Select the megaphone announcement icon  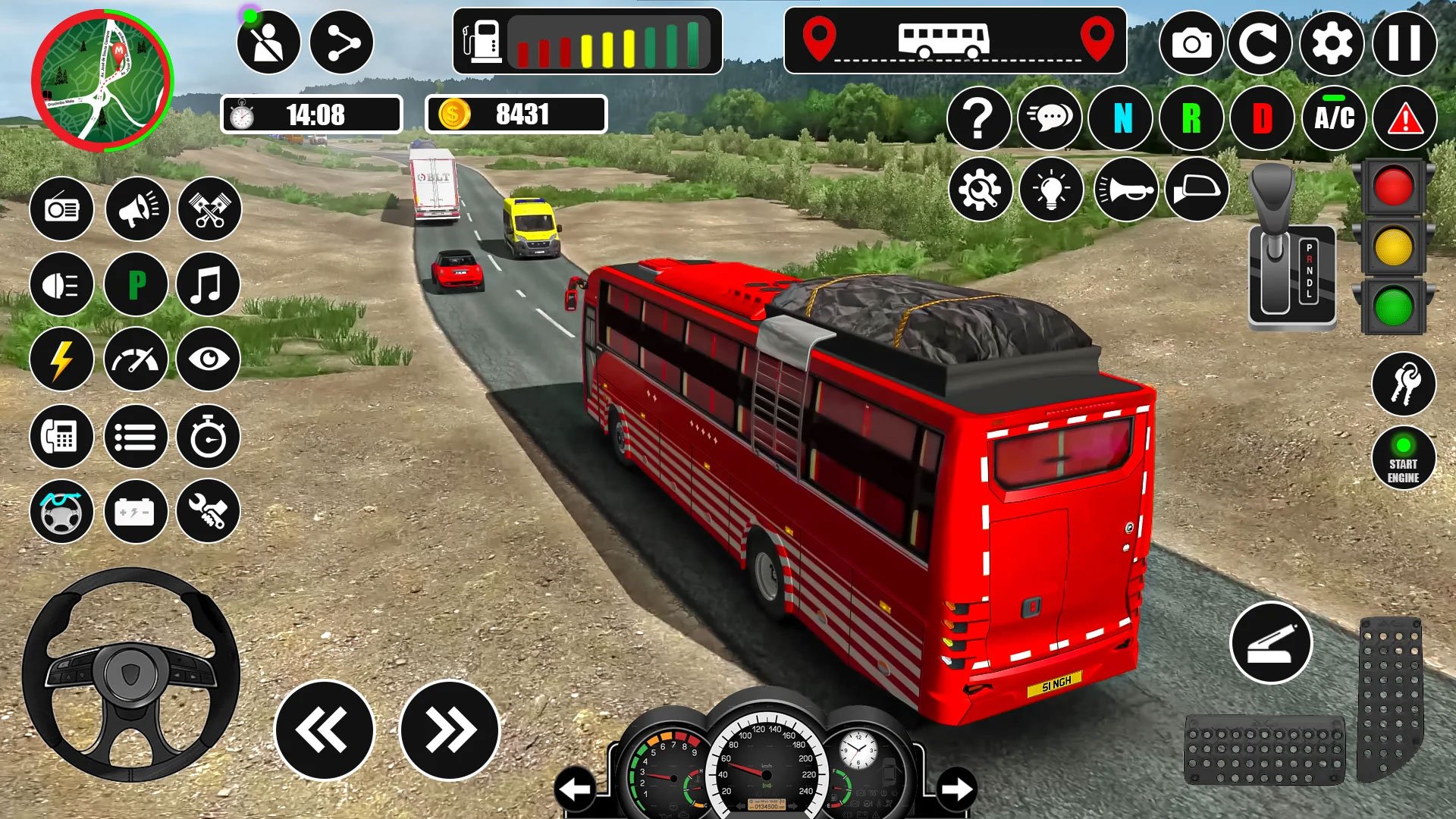[135, 210]
